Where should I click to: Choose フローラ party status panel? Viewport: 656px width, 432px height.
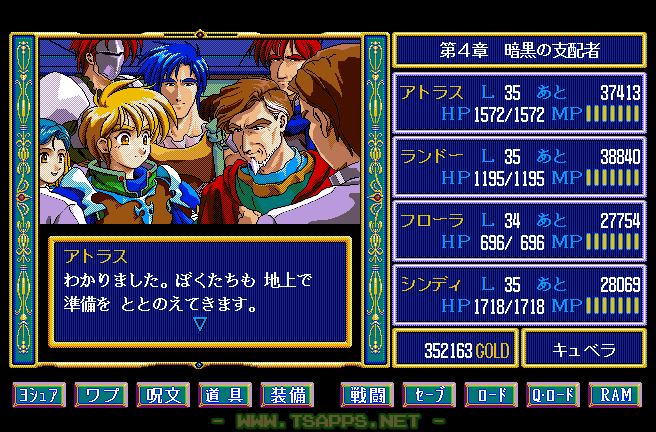[x=519, y=230]
